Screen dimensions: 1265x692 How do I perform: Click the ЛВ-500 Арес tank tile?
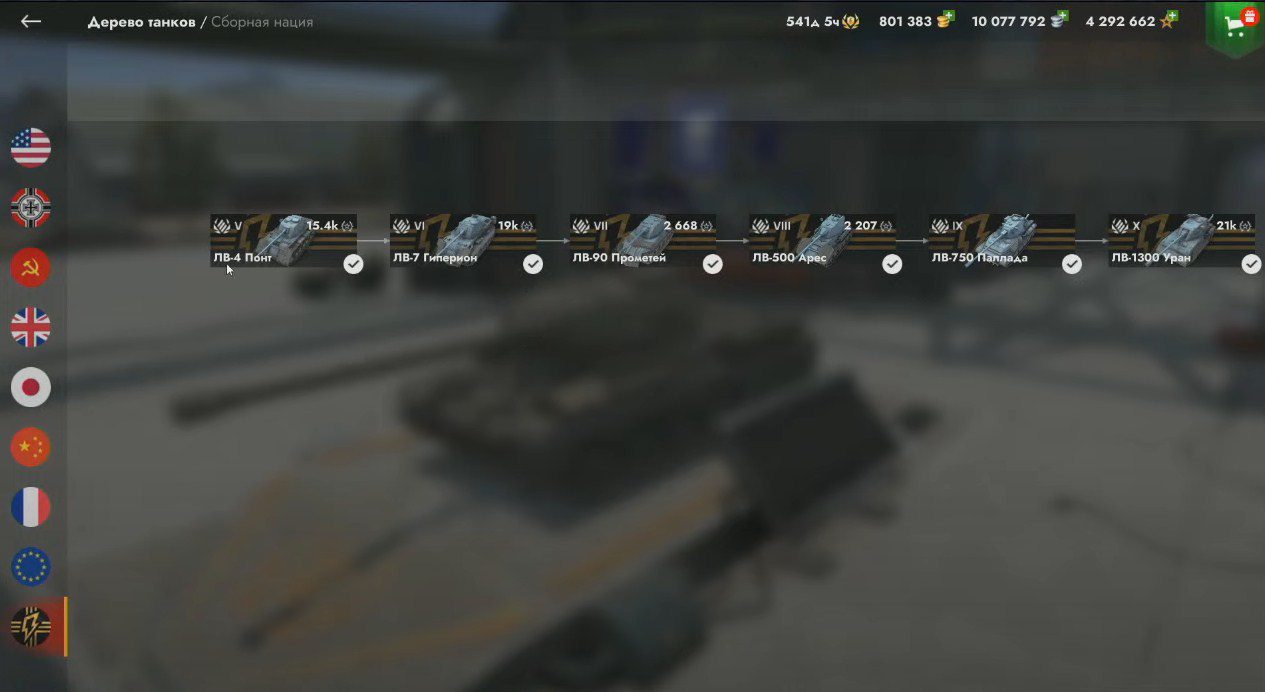click(x=823, y=241)
